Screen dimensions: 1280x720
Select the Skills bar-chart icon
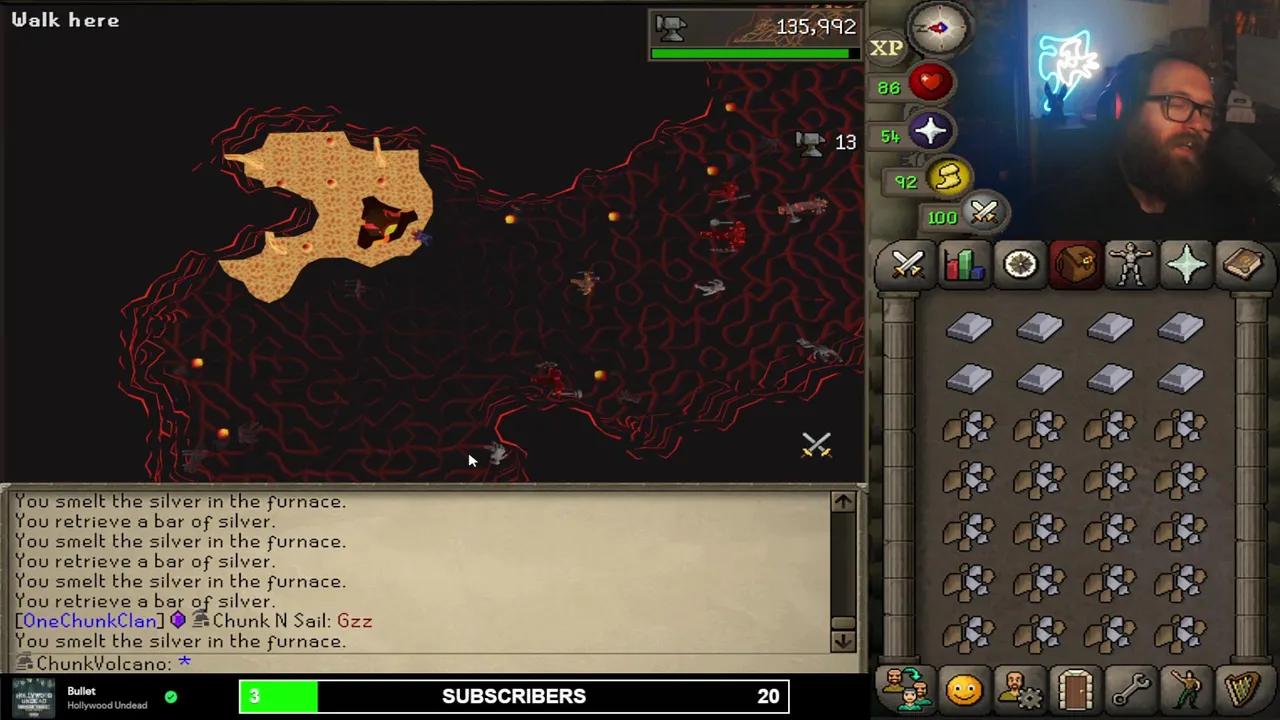click(x=963, y=264)
